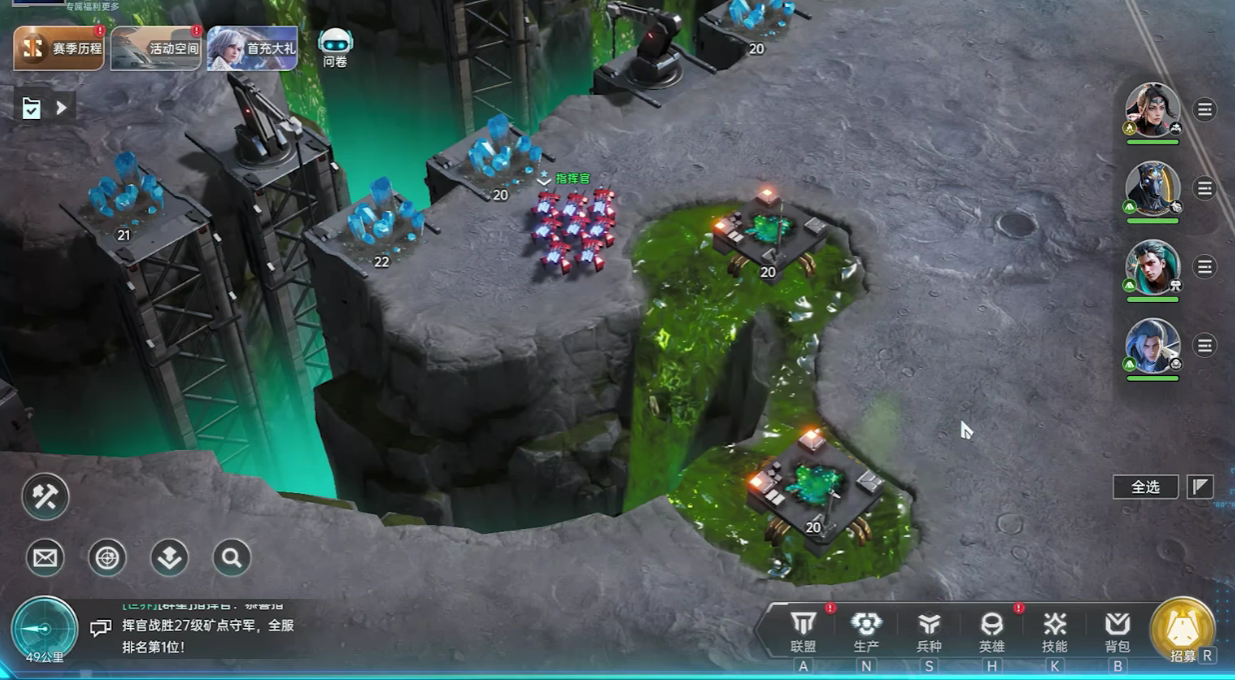Click the round layered down-arrow button
The width and height of the screenshot is (1235, 680).
point(169,558)
